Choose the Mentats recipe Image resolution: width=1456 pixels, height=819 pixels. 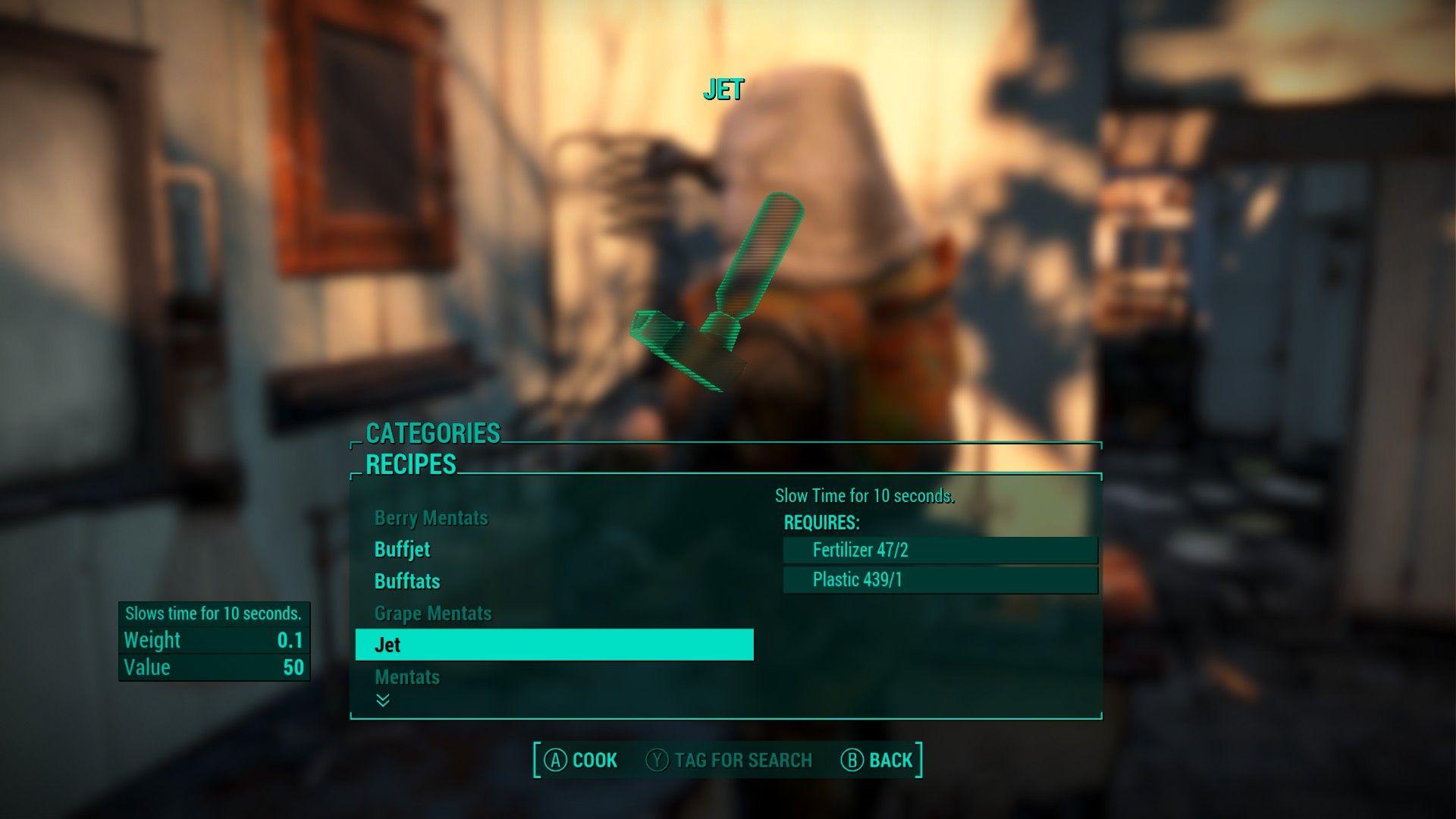pos(407,676)
